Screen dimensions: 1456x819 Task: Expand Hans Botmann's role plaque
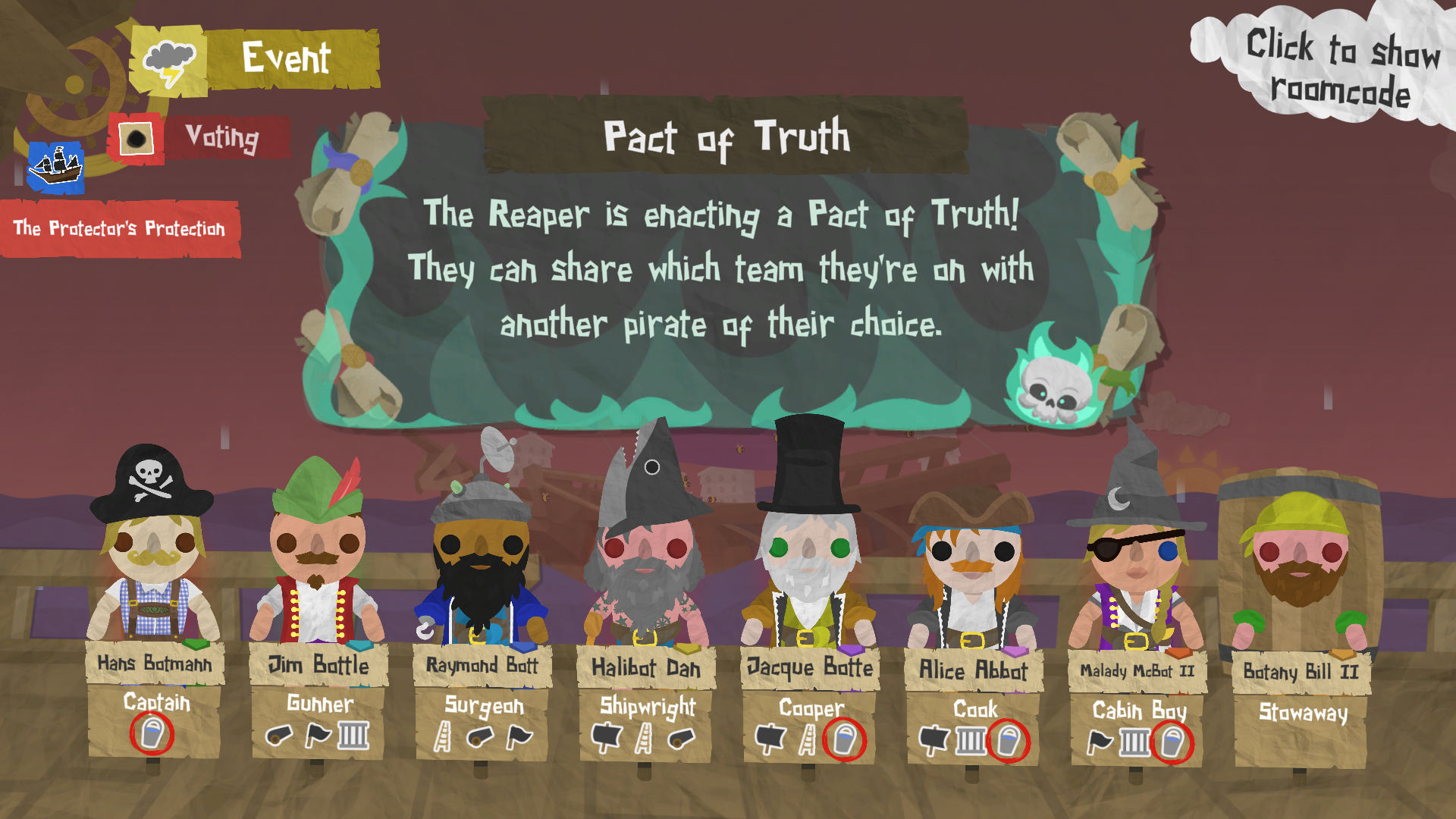tap(155, 704)
